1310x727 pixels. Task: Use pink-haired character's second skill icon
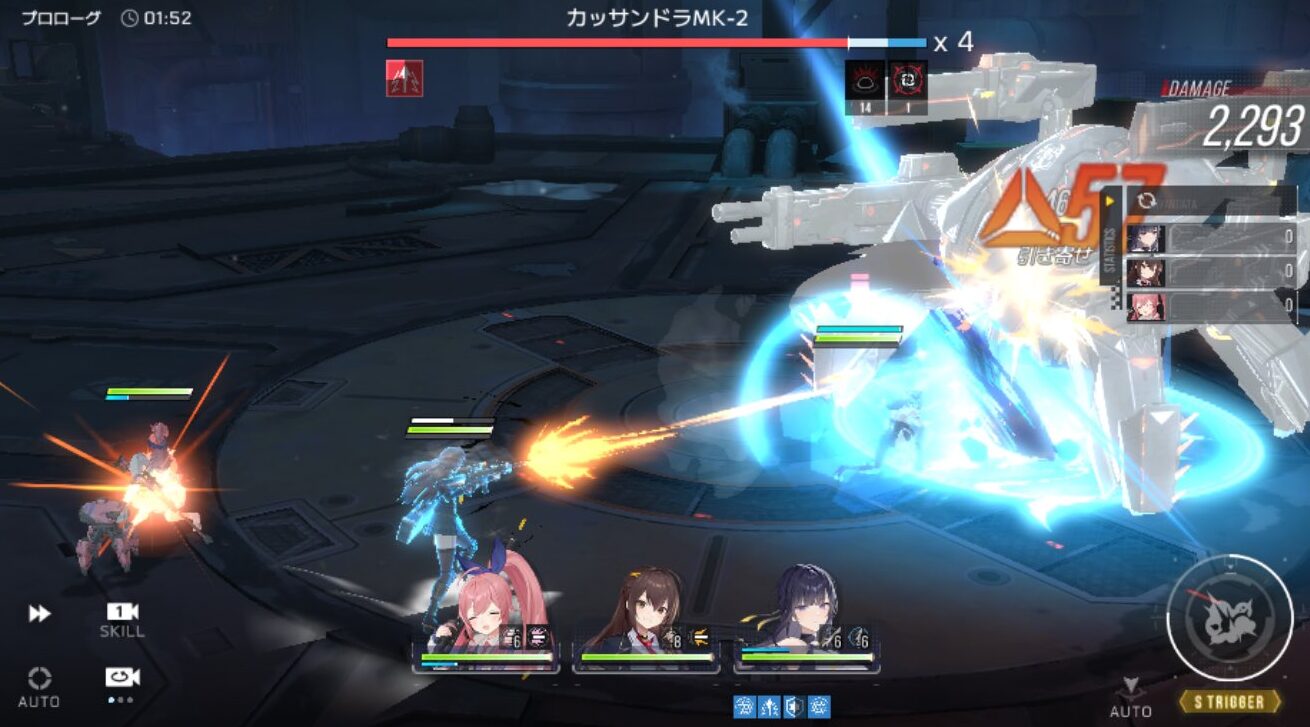click(538, 636)
